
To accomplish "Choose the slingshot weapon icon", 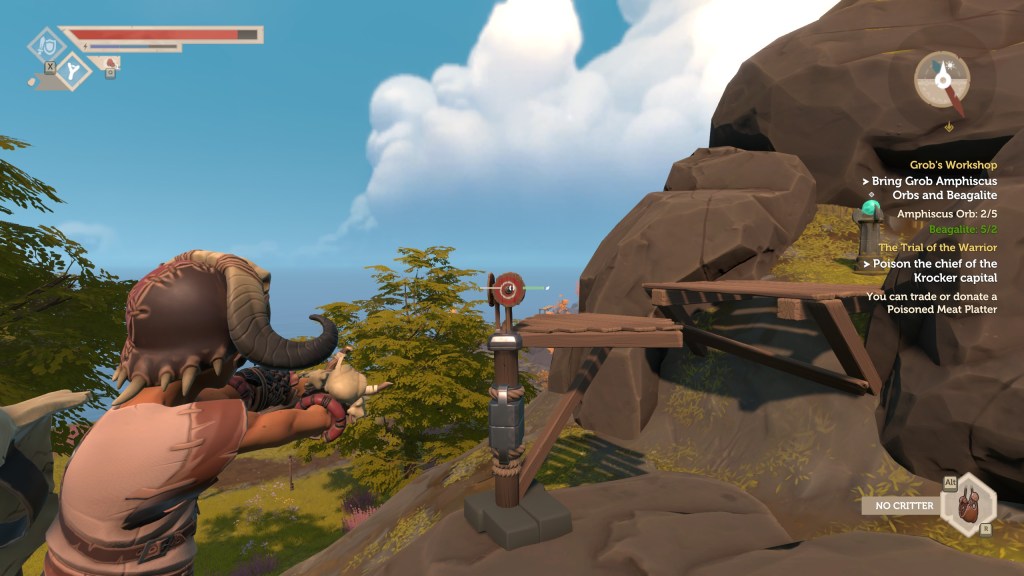I will click(x=74, y=70).
